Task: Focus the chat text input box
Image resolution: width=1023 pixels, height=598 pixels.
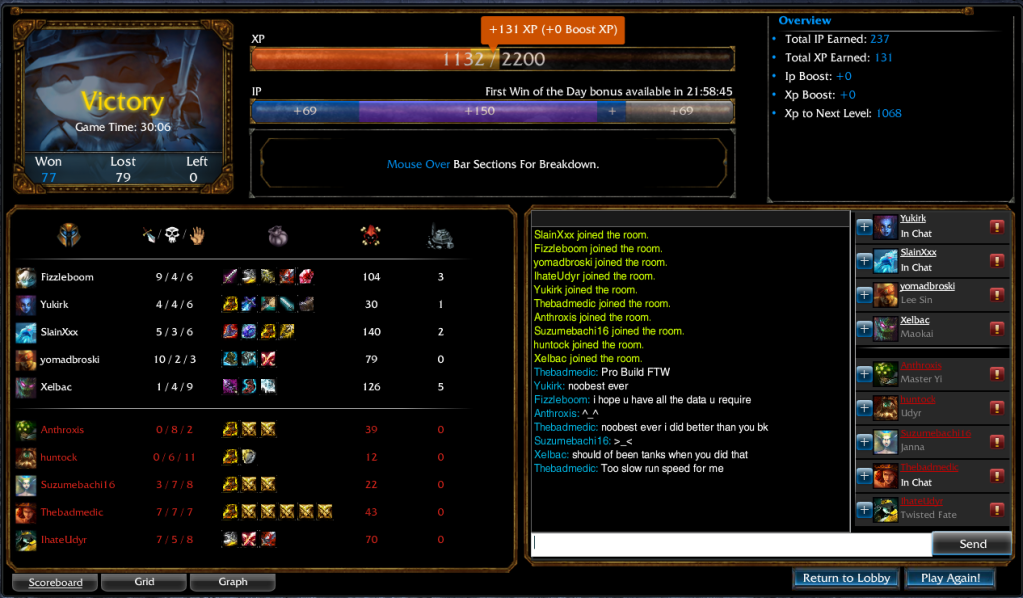Action: (732, 544)
